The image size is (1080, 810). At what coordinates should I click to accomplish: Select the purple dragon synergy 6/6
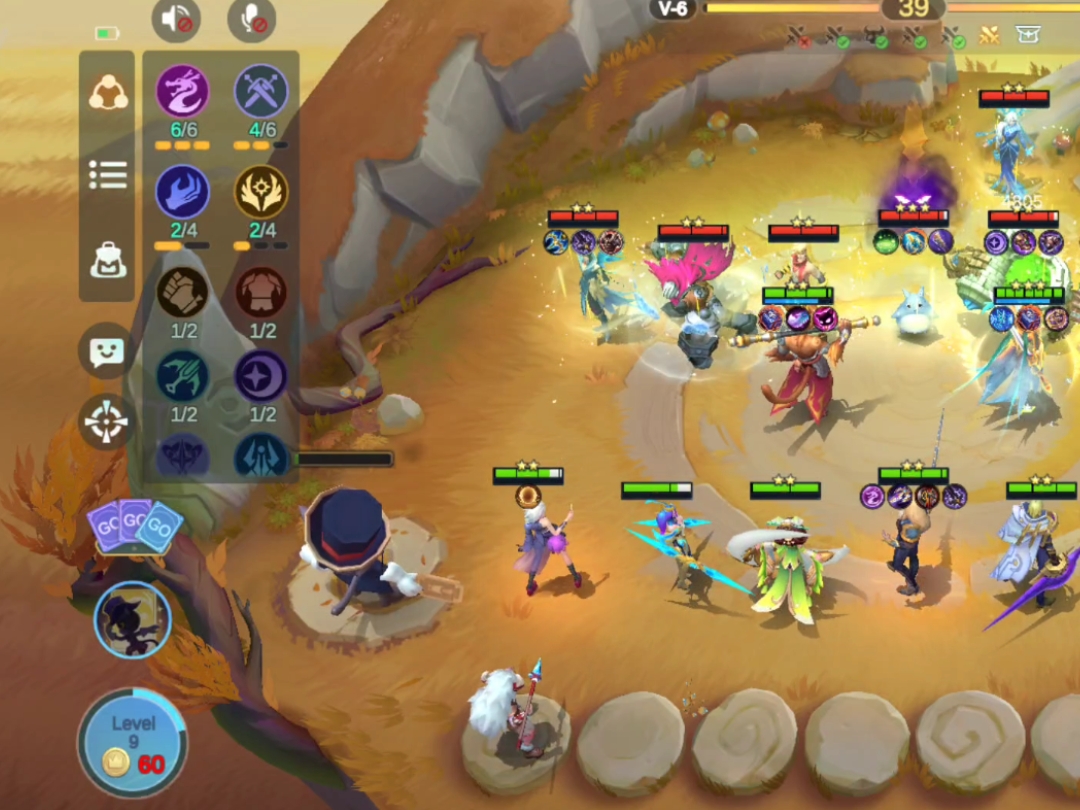coord(183,92)
